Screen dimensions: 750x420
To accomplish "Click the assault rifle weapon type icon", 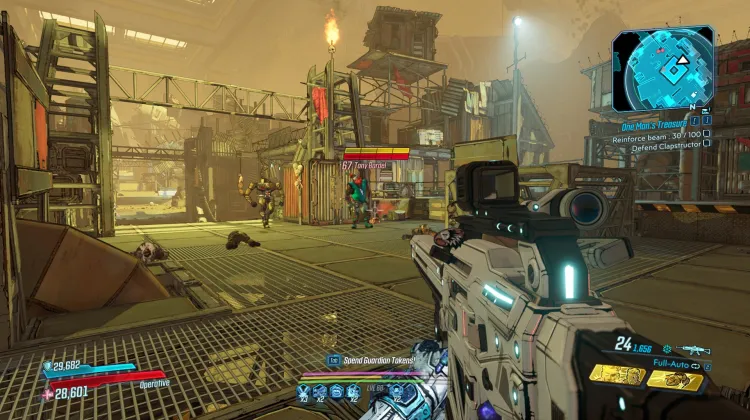I will tap(692, 350).
